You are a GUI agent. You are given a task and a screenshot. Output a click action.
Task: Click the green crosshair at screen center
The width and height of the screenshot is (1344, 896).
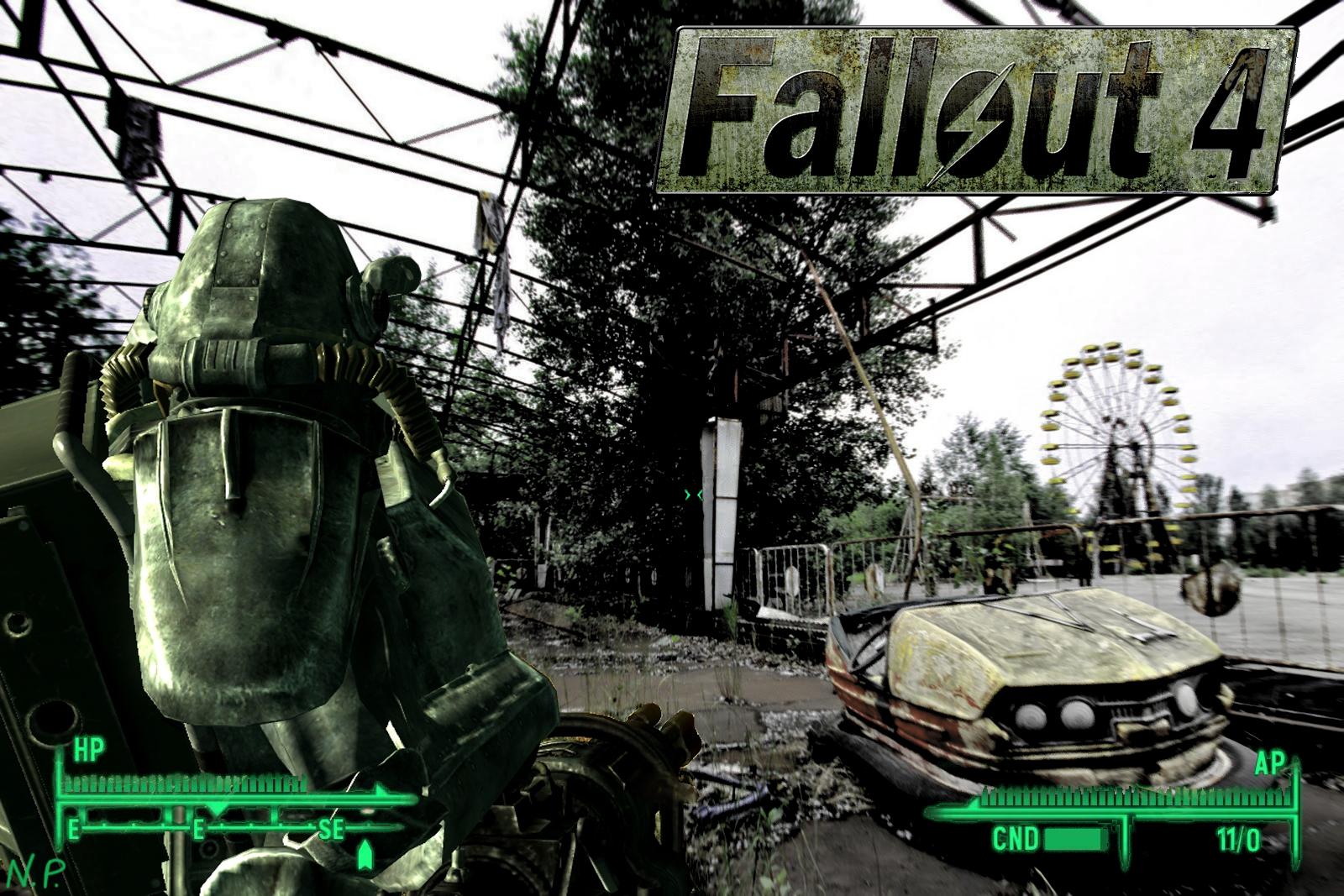(x=694, y=495)
